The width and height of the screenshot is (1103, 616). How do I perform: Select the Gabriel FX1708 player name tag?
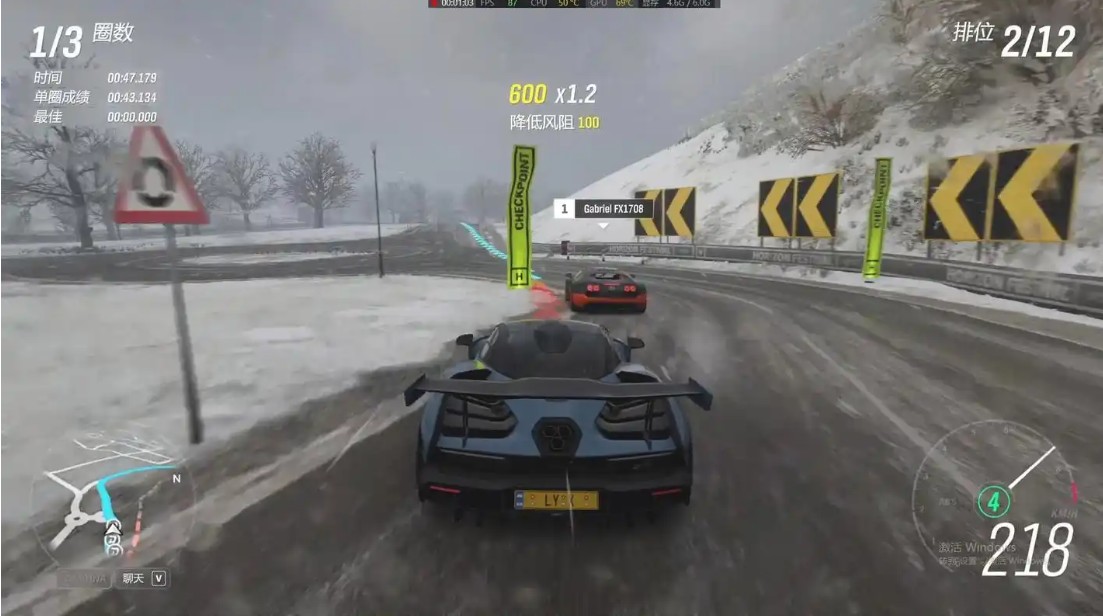point(604,209)
